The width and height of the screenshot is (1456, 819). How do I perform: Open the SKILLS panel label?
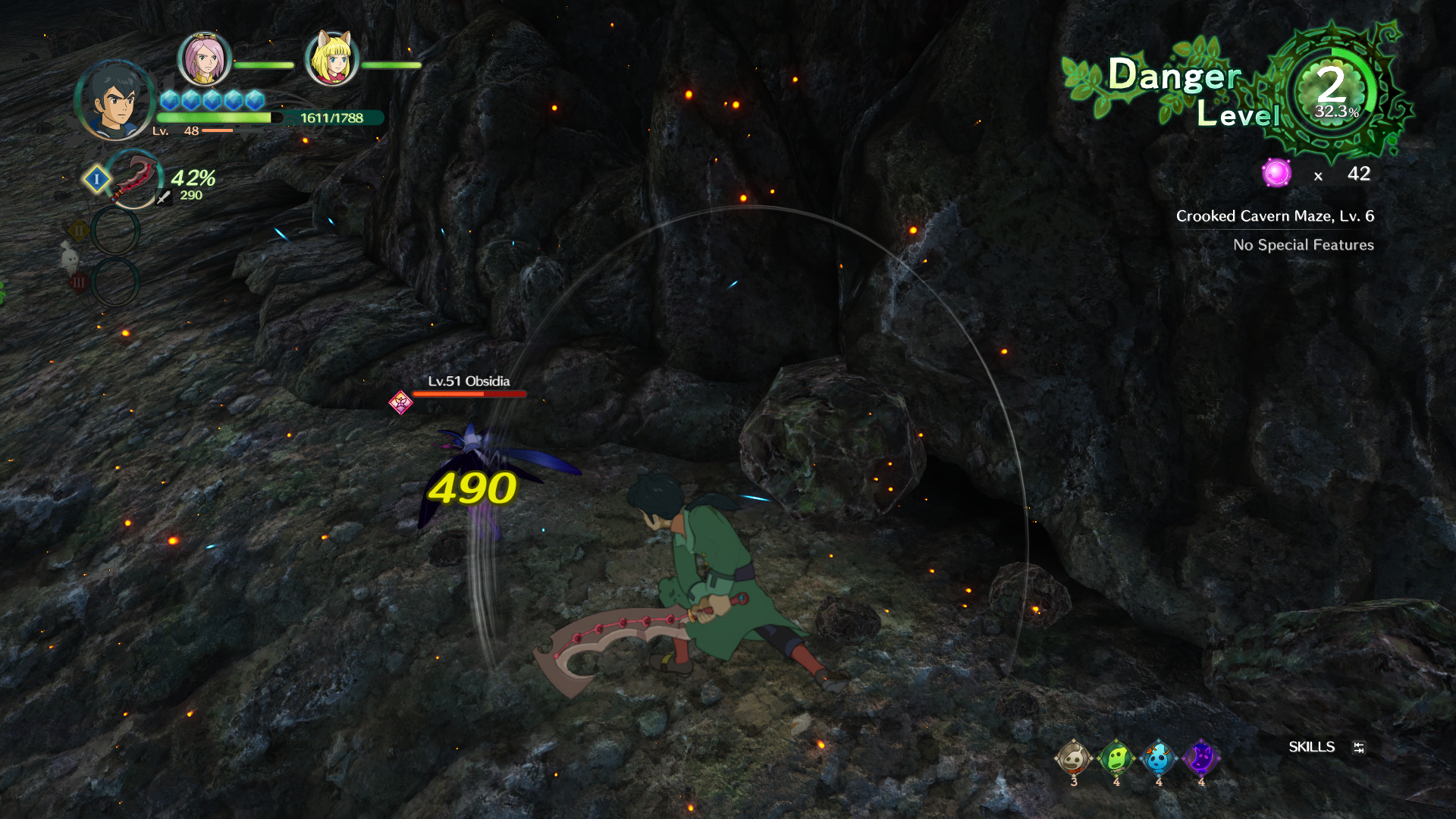[x=1311, y=747]
